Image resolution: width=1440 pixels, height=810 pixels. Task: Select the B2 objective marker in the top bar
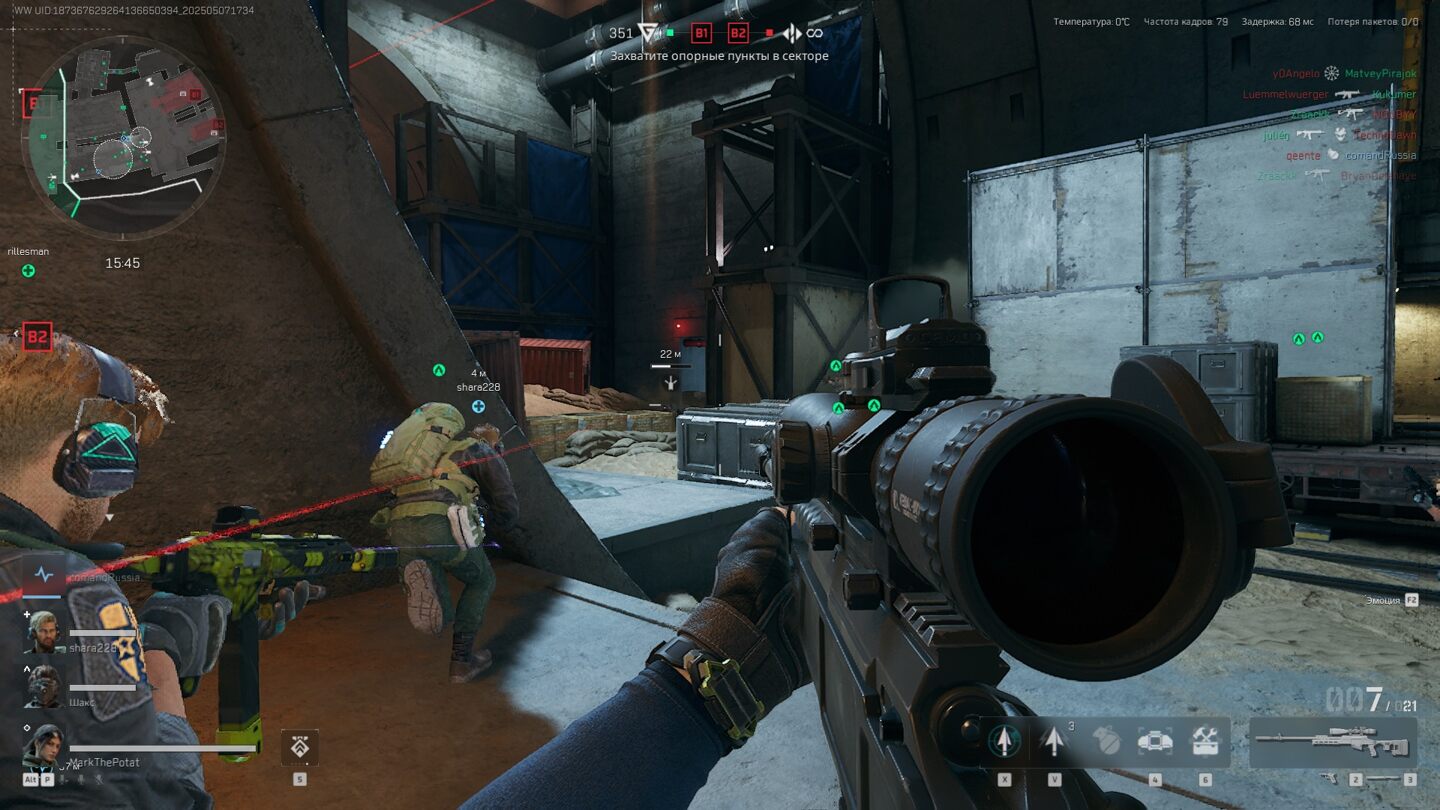(x=738, y=33)
